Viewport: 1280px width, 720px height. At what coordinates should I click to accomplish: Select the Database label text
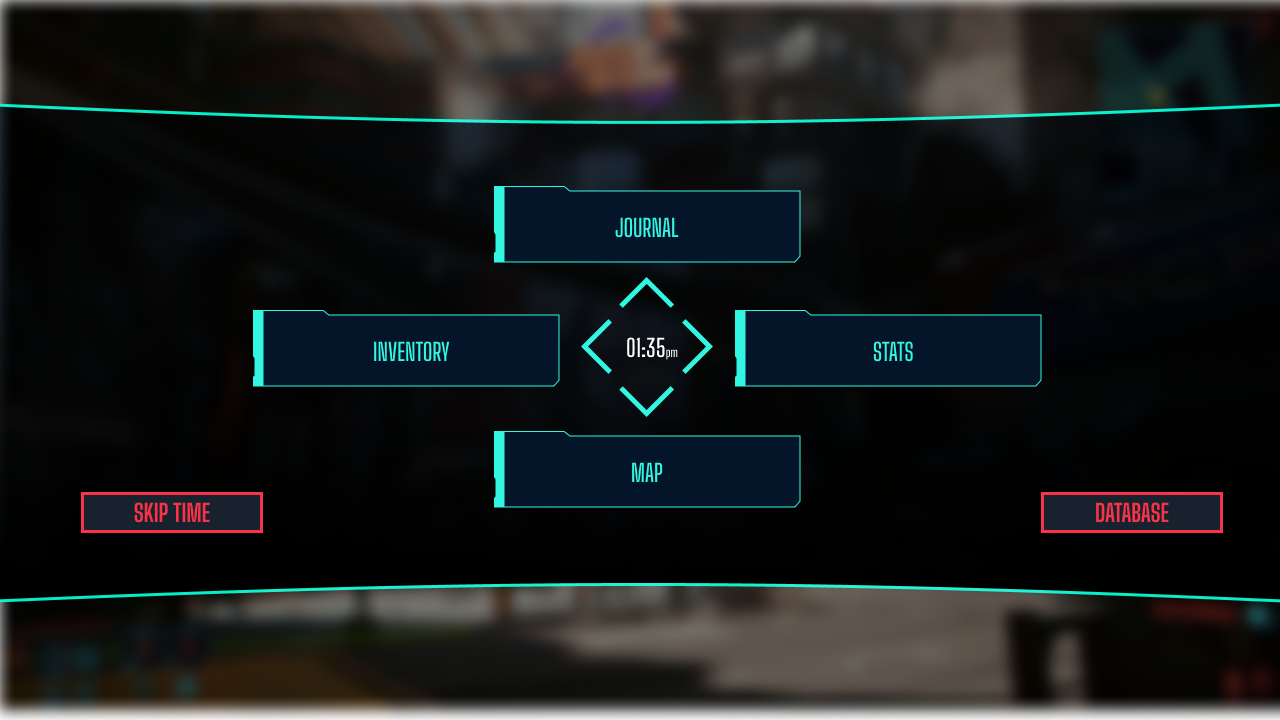(x=1131, y=512)
